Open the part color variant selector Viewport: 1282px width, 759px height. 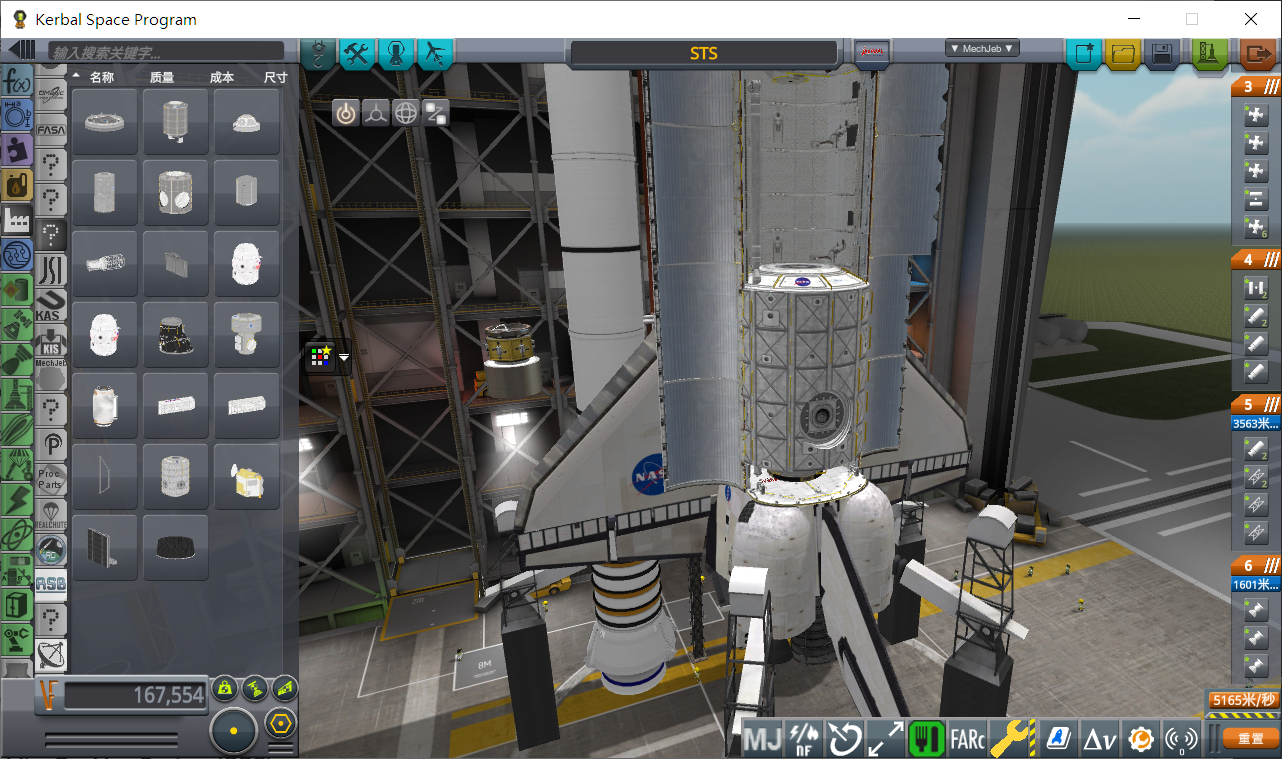click(x=322, y=356)
